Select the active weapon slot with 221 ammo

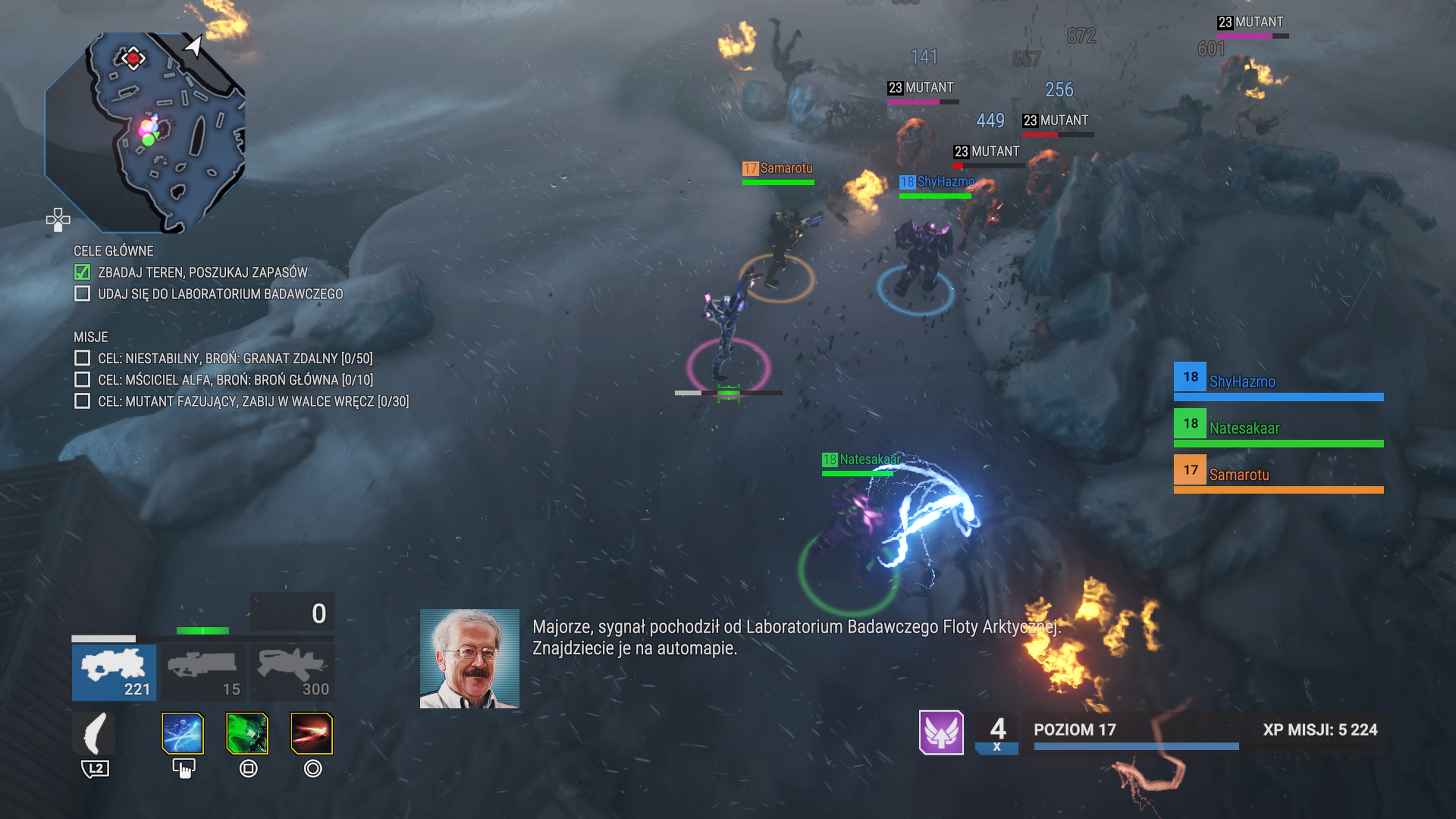(114, 672)
